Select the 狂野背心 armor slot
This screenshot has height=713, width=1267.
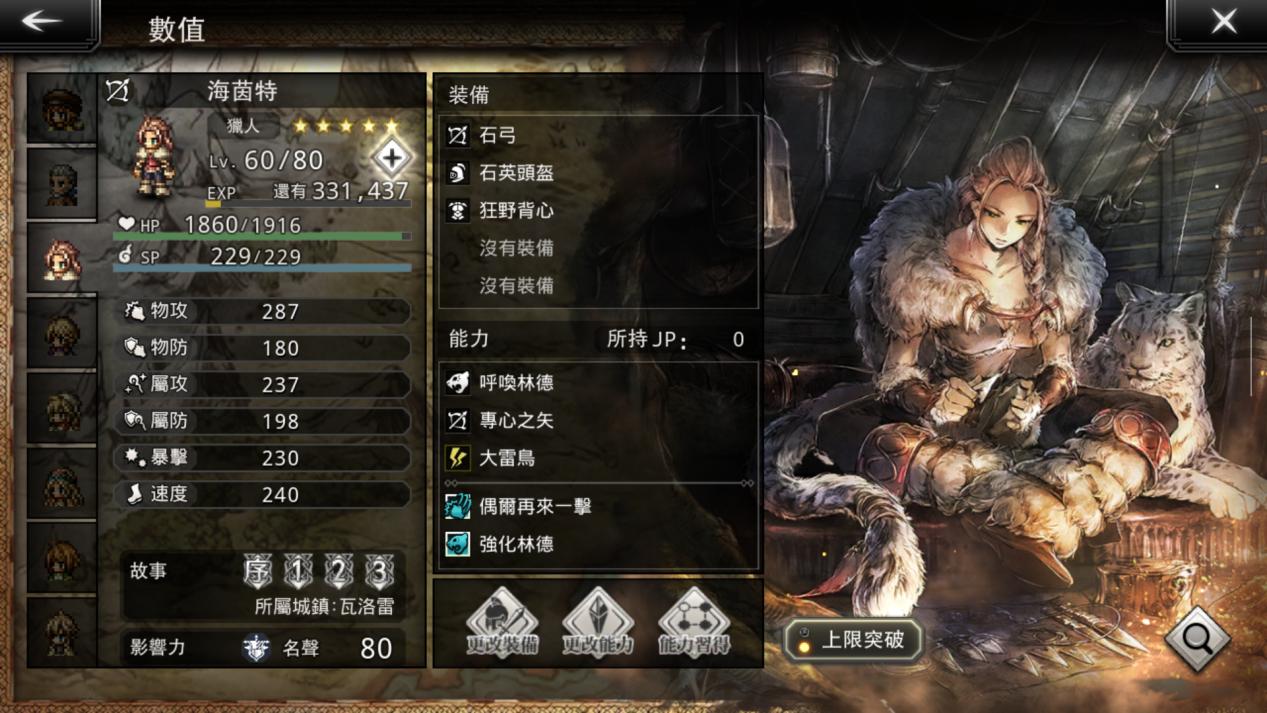(598, 211)
